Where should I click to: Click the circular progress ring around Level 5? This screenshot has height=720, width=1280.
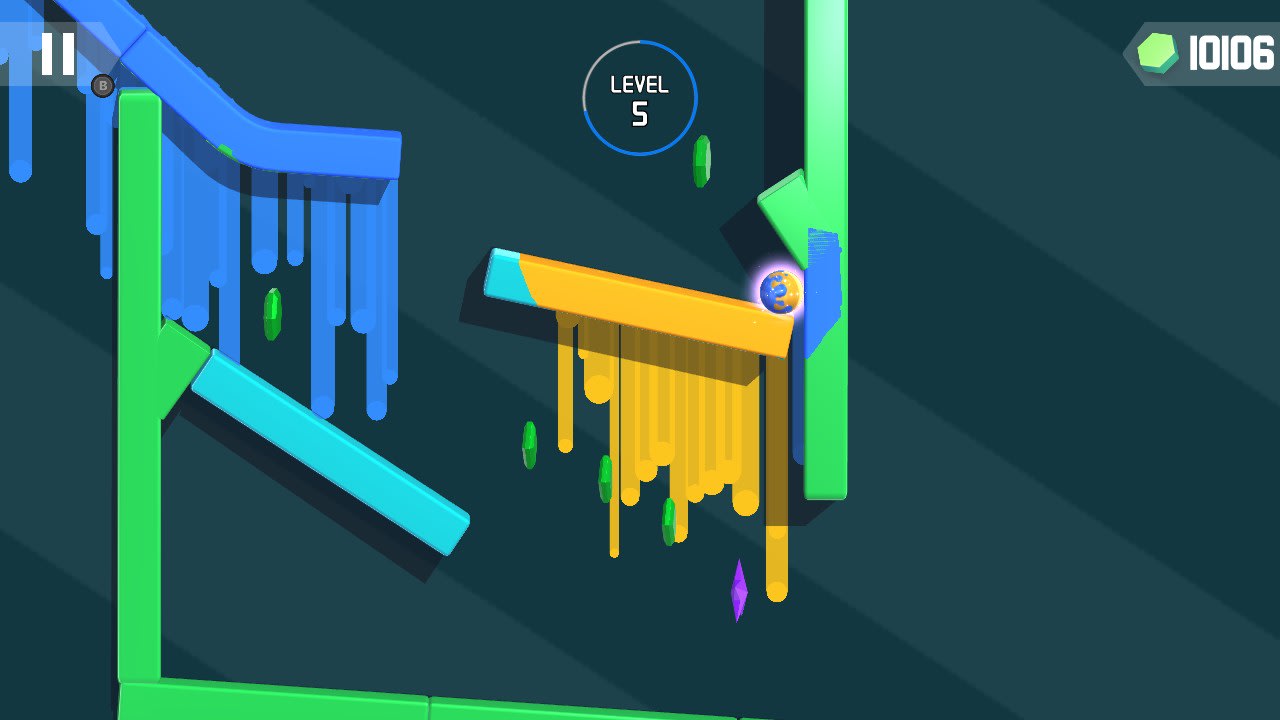638,40
